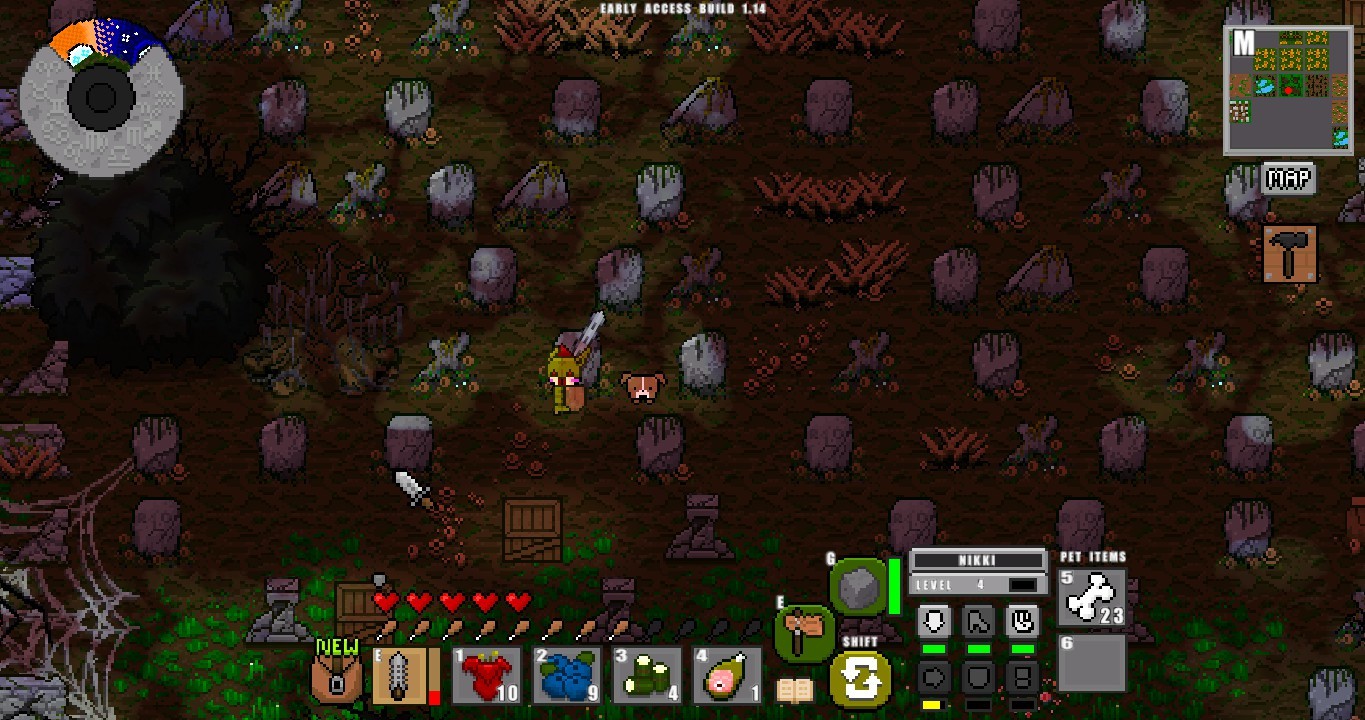Select the bone in pet items slot 5
This screenshot has height=720, width=1365.
(1090, 595)
